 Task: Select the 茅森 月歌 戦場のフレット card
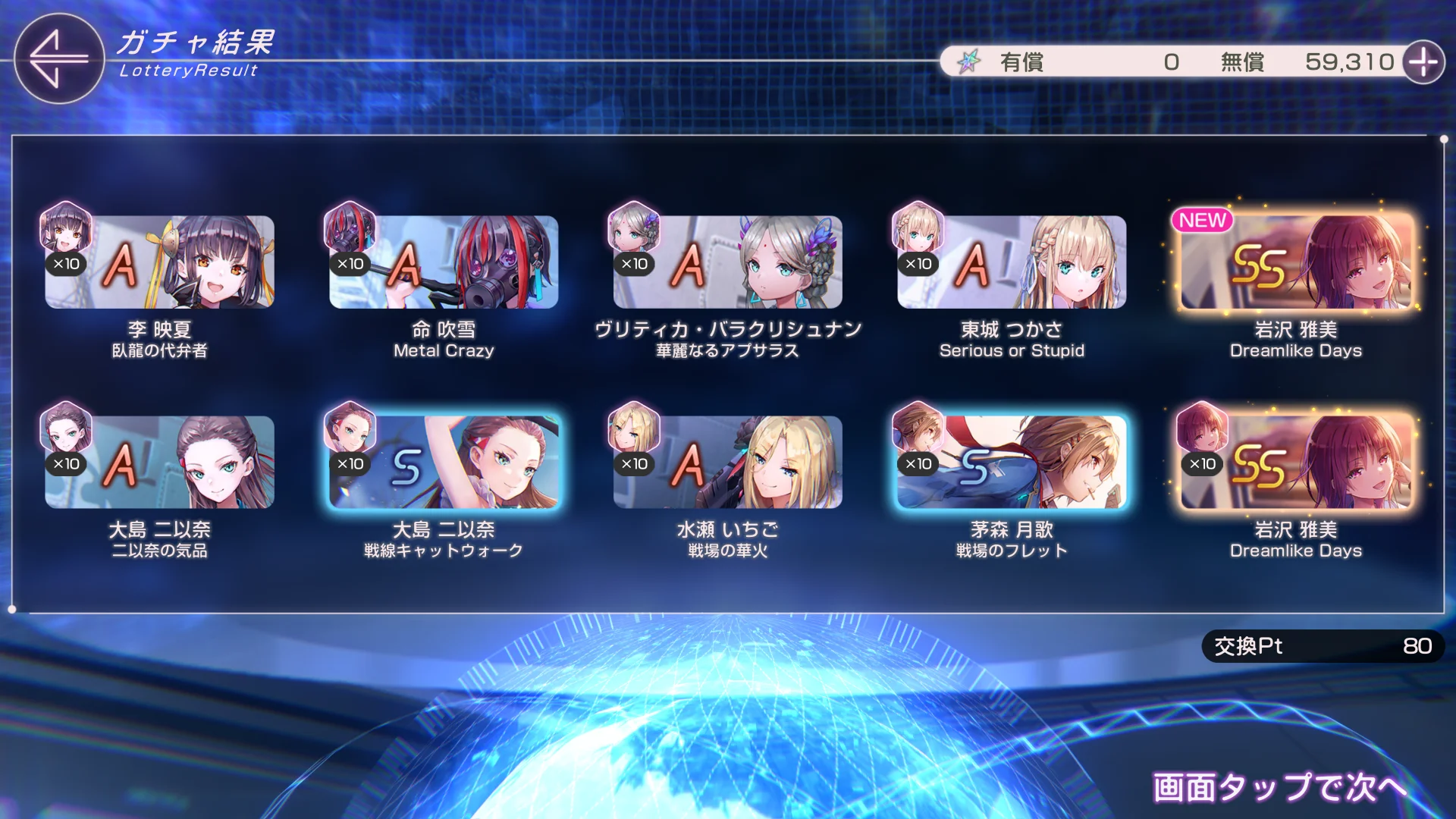point(1012,463)
